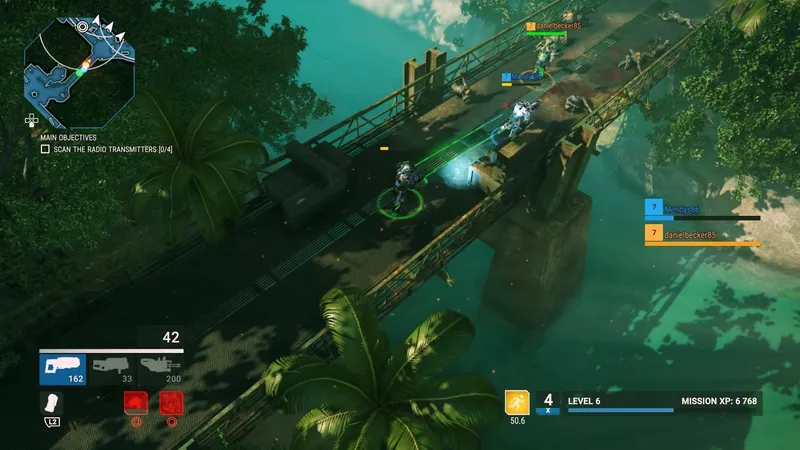This screenshot has height=450, width=800.
Task: Use the white grenade equipment slot
Action: [52, 402]
